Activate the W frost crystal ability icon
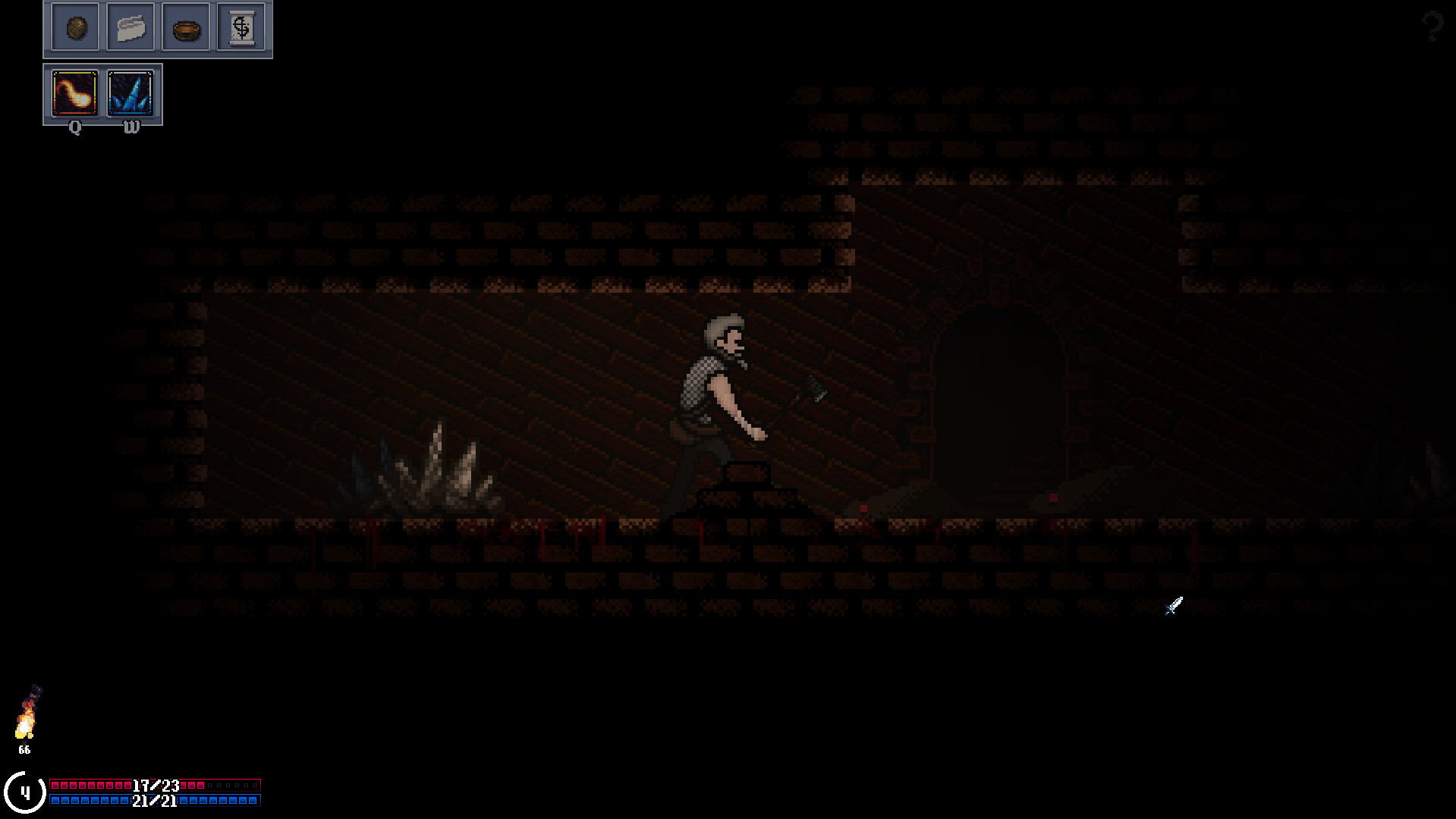 point(131,93)
